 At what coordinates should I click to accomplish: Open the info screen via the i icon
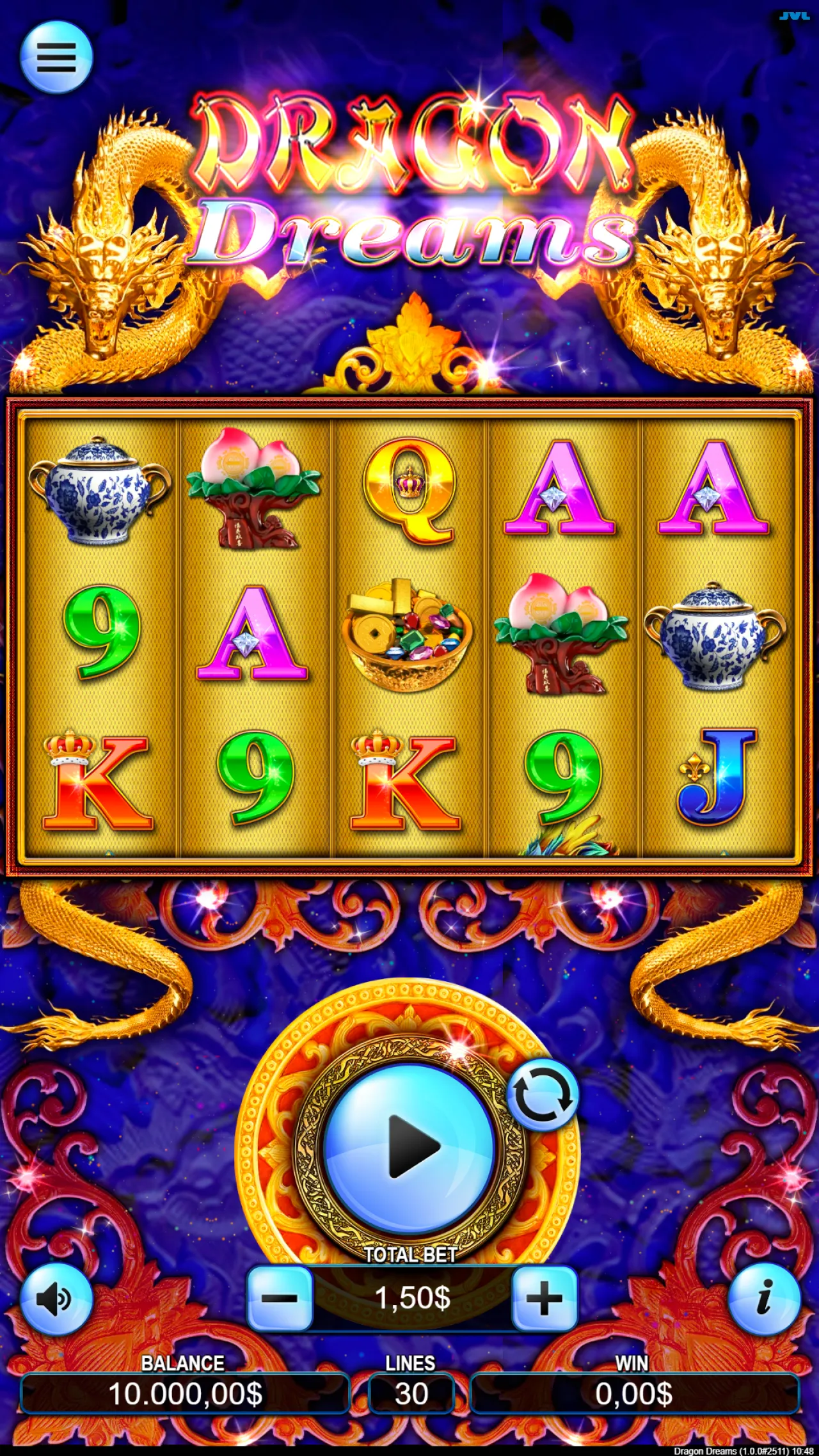pyautogui.click(x=763, y=1299)
